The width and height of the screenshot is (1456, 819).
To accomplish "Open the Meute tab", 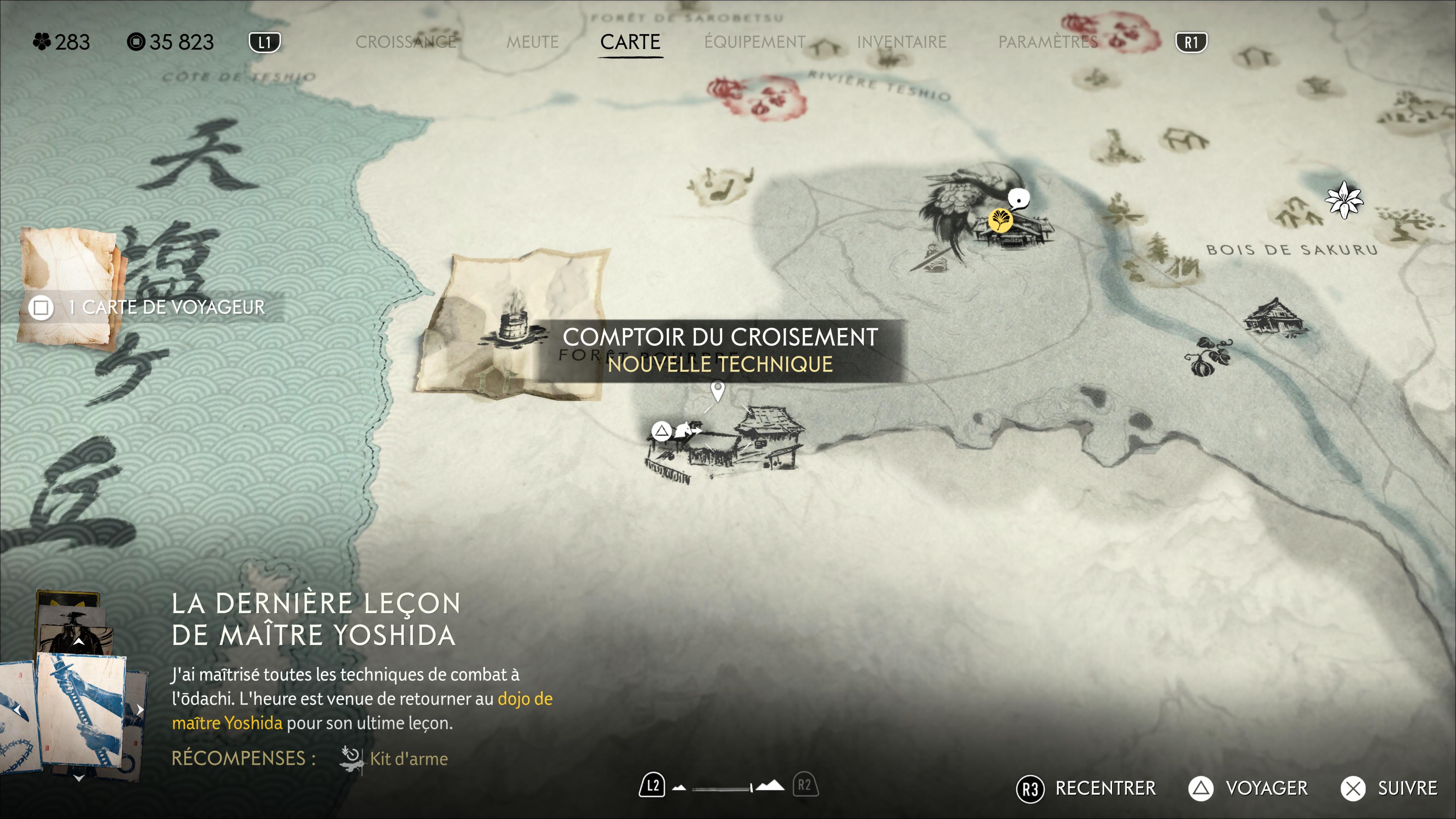I will pos(532,42).
